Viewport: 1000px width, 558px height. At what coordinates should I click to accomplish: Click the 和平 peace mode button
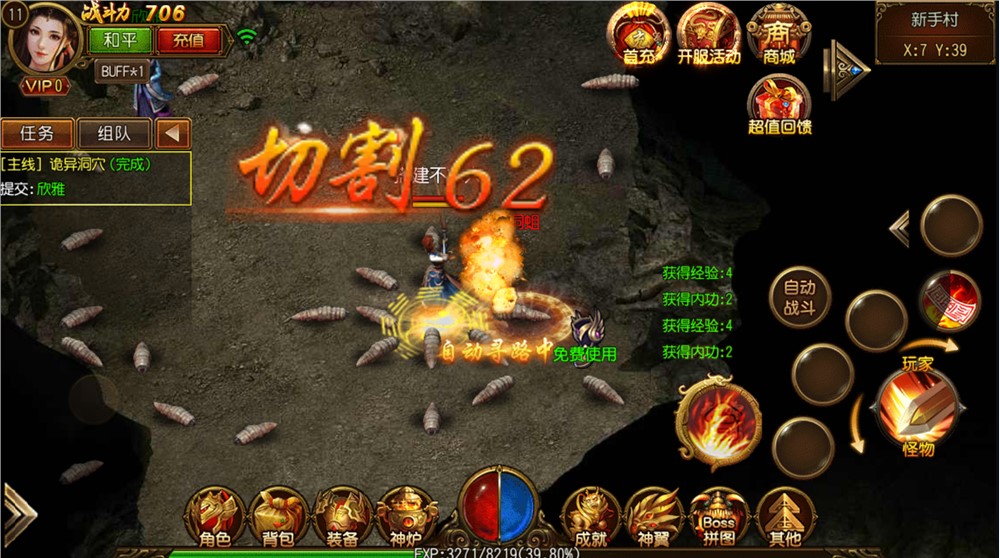tap(120, 41)
